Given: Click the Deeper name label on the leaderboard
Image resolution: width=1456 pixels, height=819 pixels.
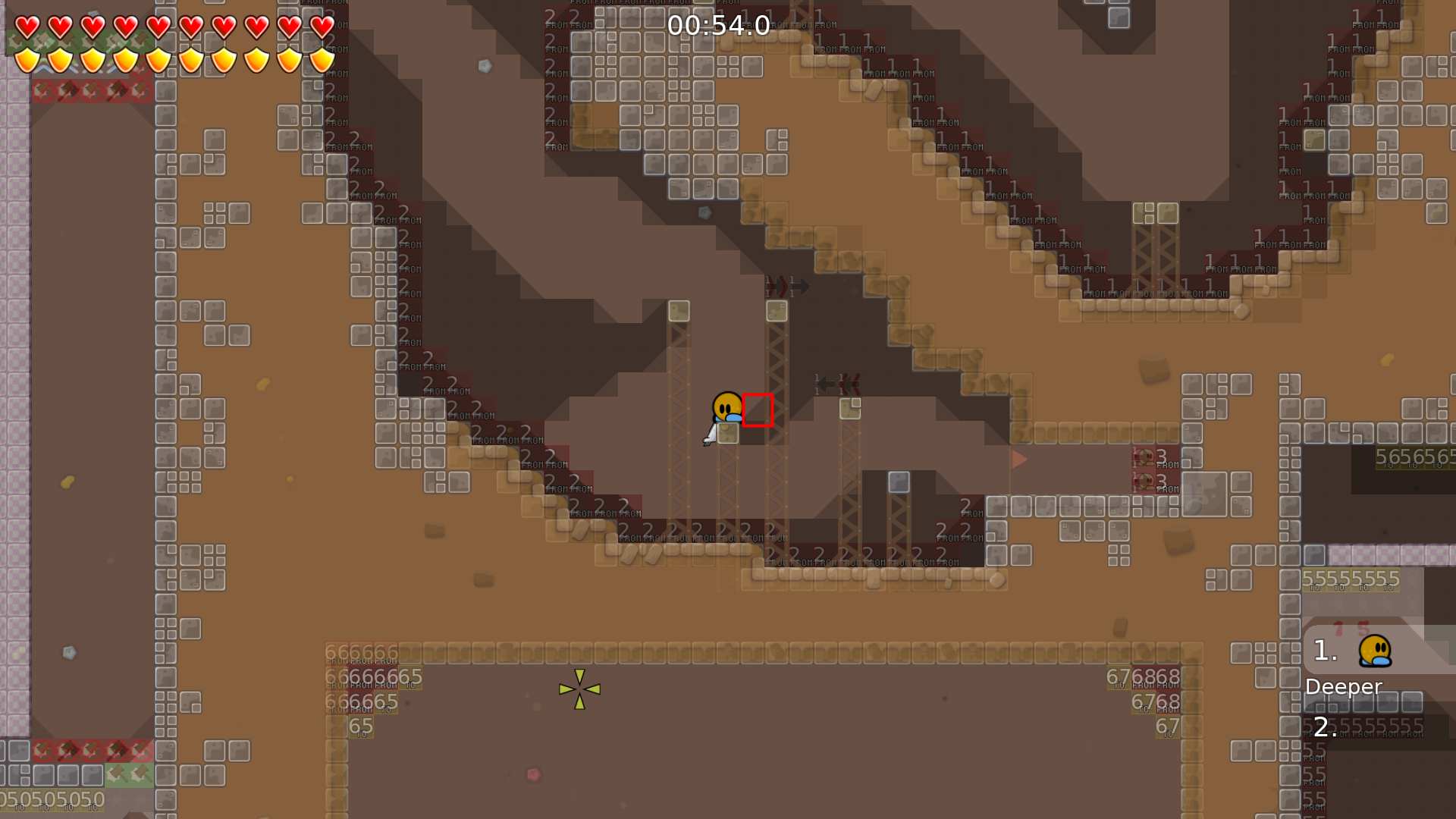Looking at the screenshot, I should [x=1343, y=687].
